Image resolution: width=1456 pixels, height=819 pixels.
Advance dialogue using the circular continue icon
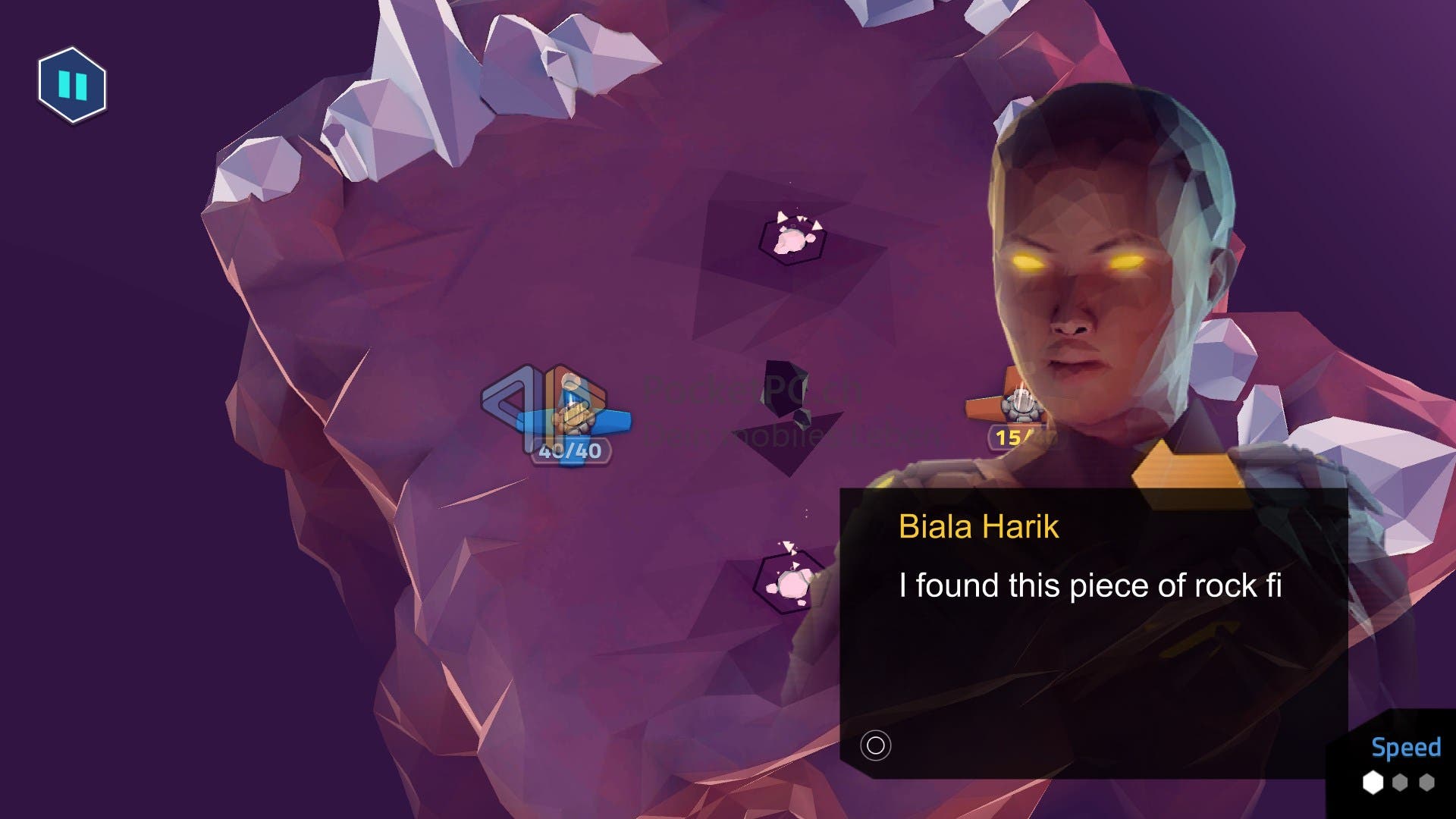pyautogui.click(x=875, y=745)
